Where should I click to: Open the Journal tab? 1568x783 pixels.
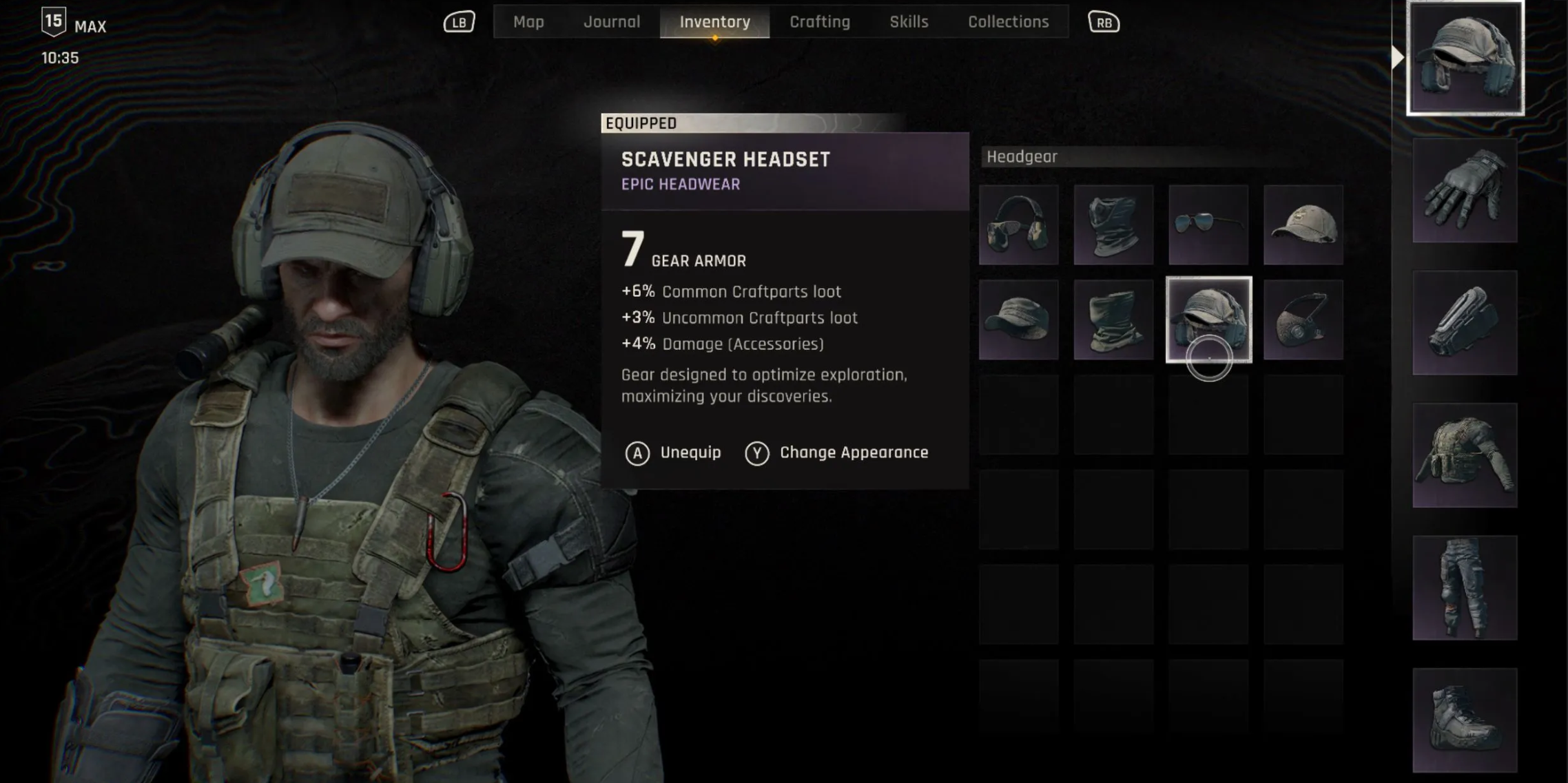coord(612,22)
